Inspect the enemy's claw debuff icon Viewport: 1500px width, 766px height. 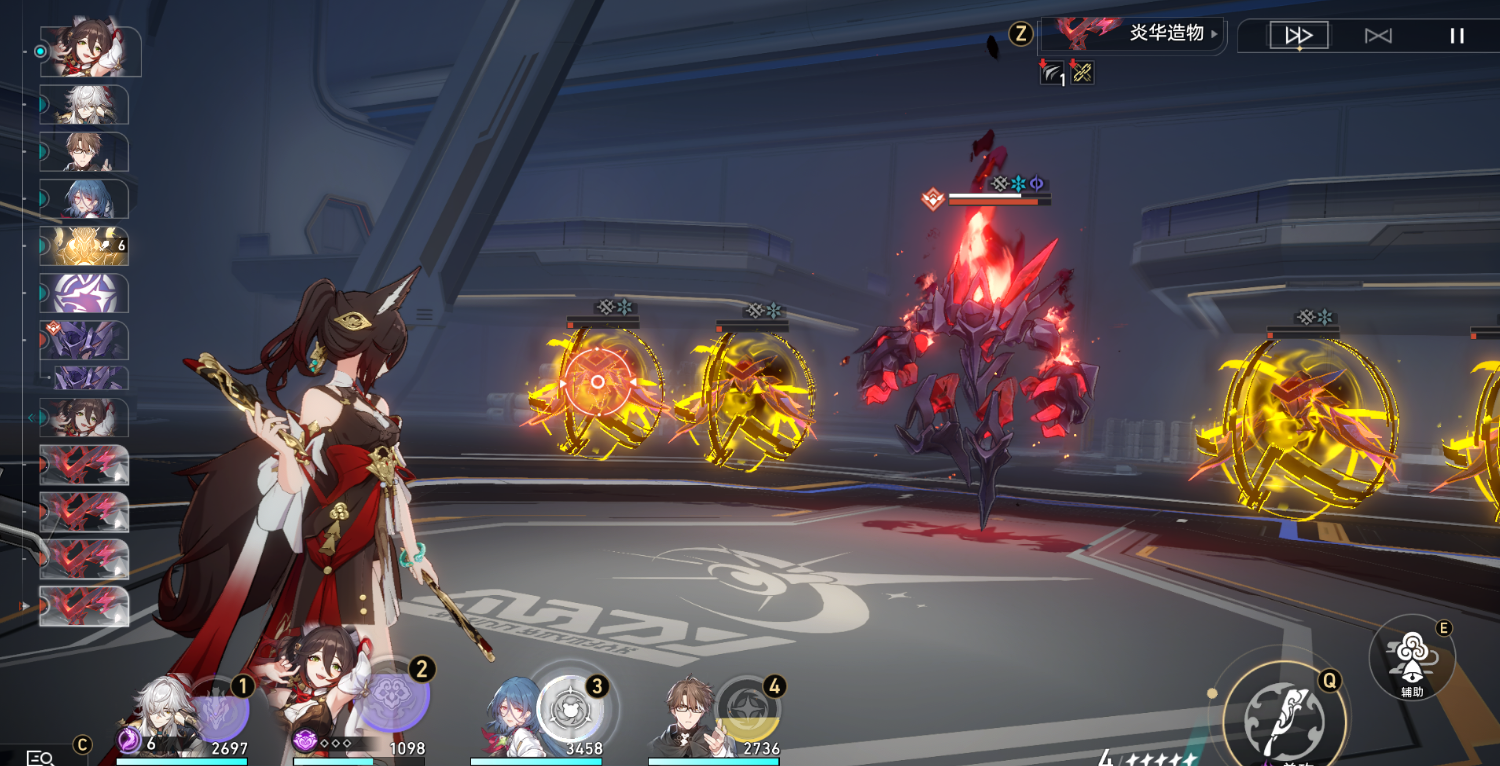click(x=1053, y=72)
